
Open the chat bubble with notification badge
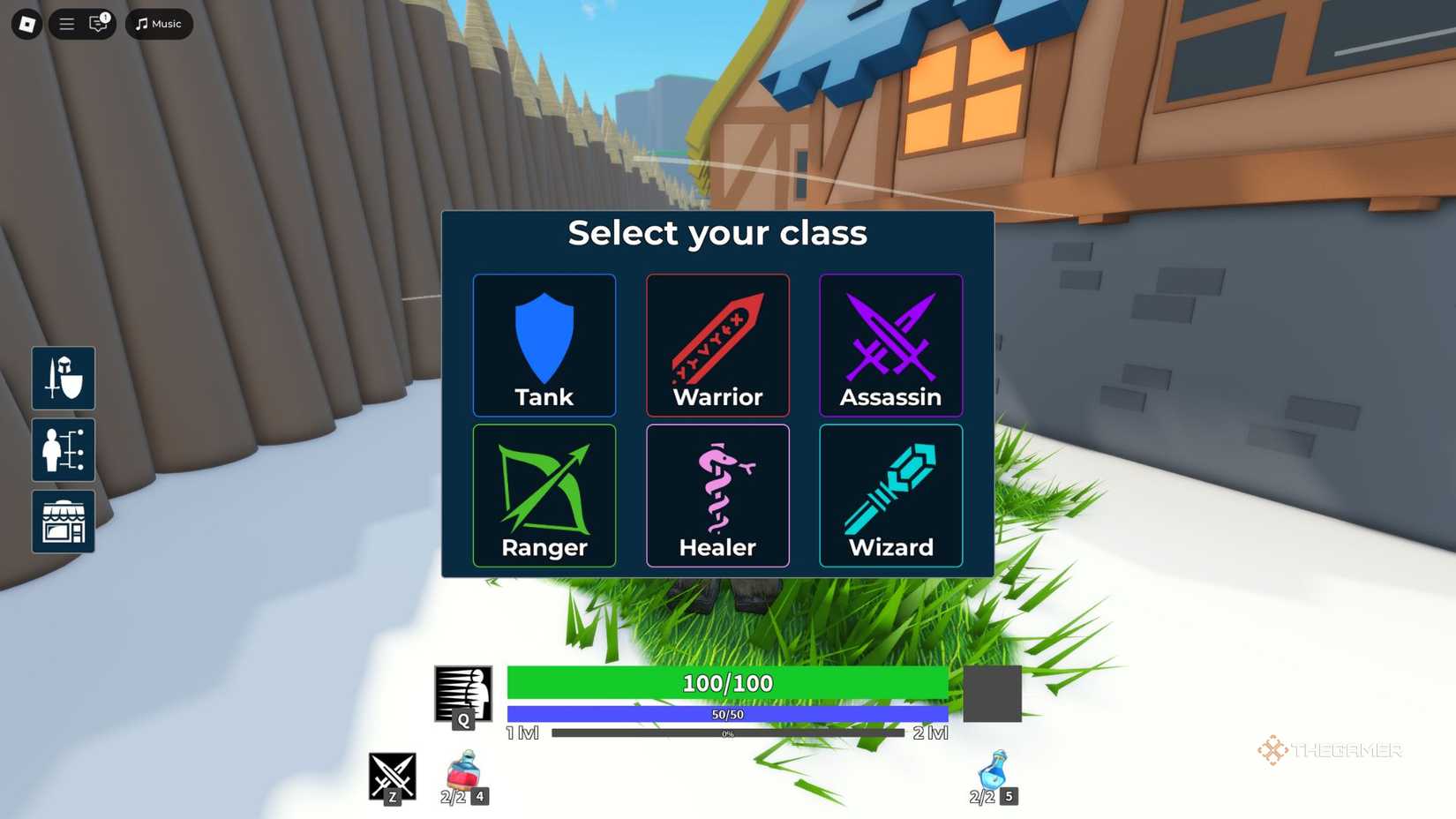[x=97, y=24]
